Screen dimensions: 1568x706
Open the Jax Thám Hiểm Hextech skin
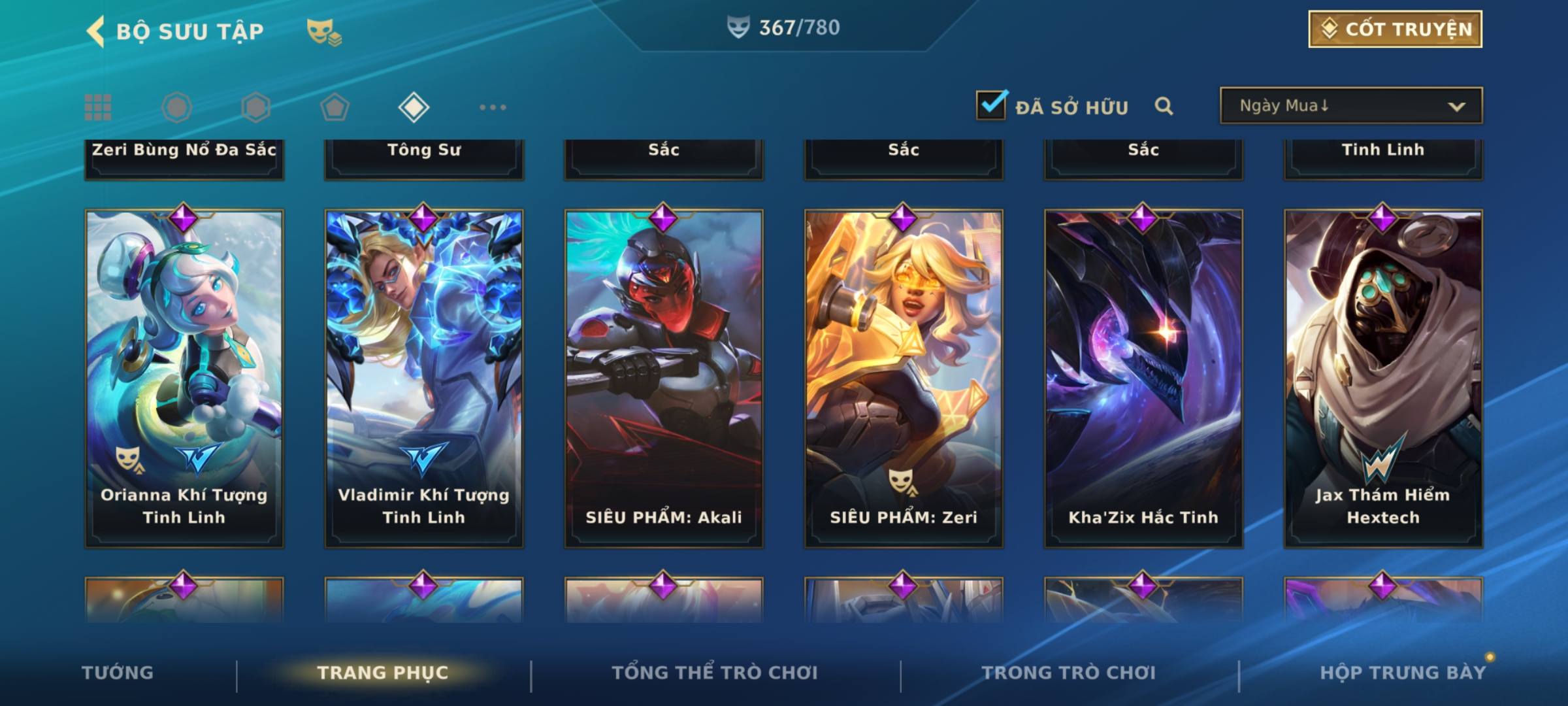coord(1383,378)
